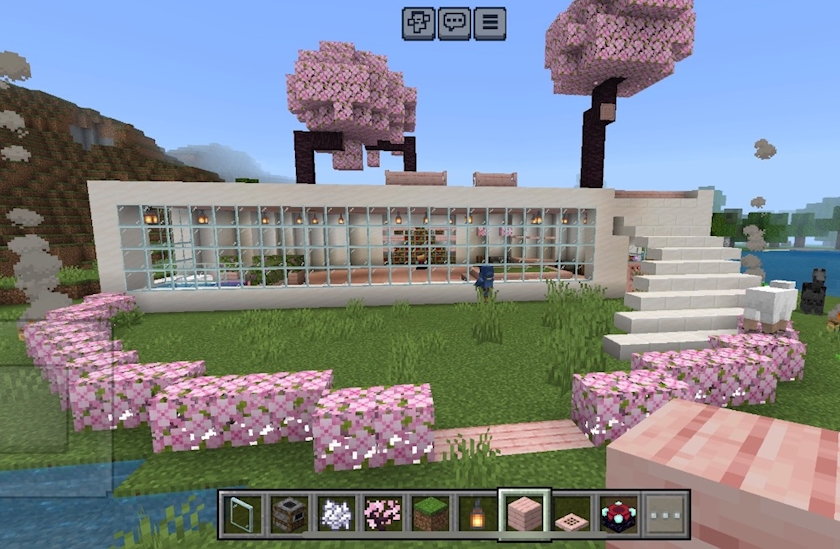Open the chat speech bubble button
840x549 pixels.
[x=454, y=22]
